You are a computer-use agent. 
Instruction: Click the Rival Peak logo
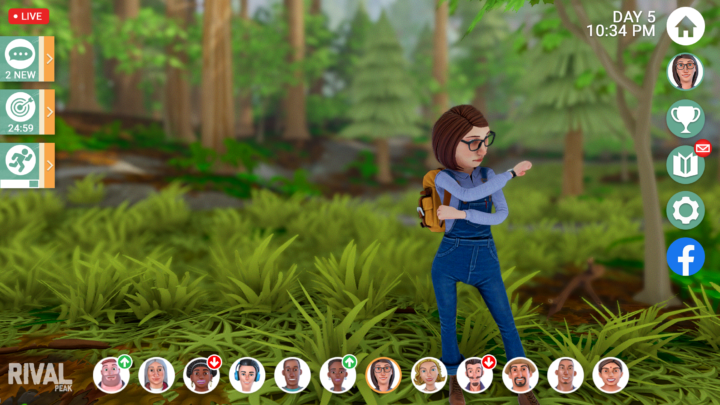point(40,376)
